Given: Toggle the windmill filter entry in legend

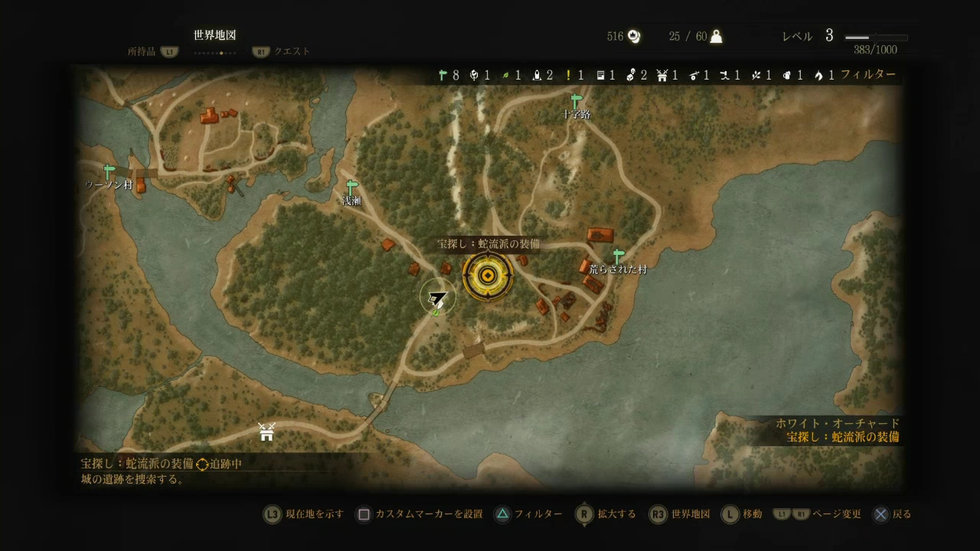Looking at the screenshot, I should coord(661,75).
